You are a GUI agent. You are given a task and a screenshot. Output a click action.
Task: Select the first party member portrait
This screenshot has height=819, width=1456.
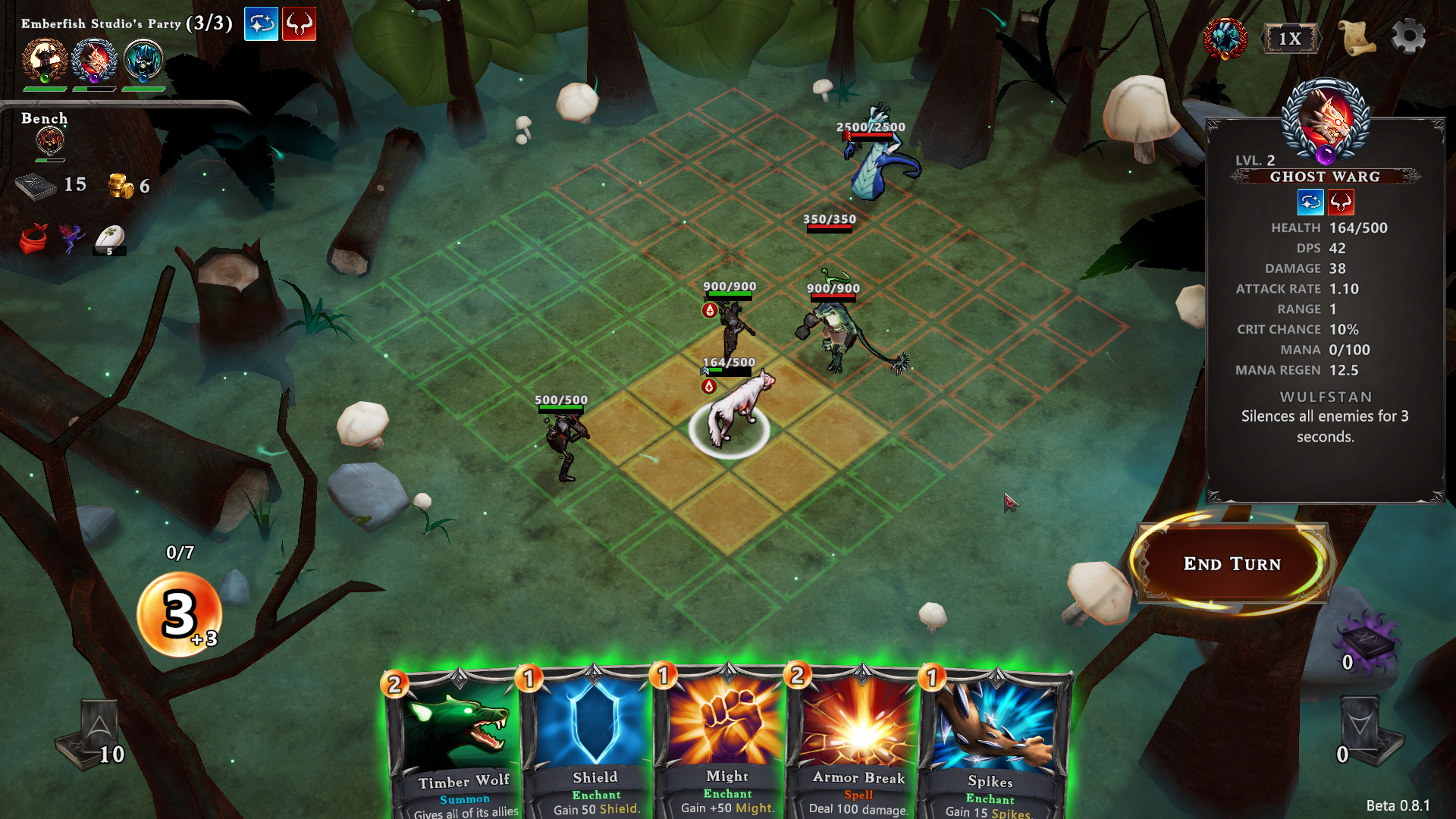[x=45, y=61]
